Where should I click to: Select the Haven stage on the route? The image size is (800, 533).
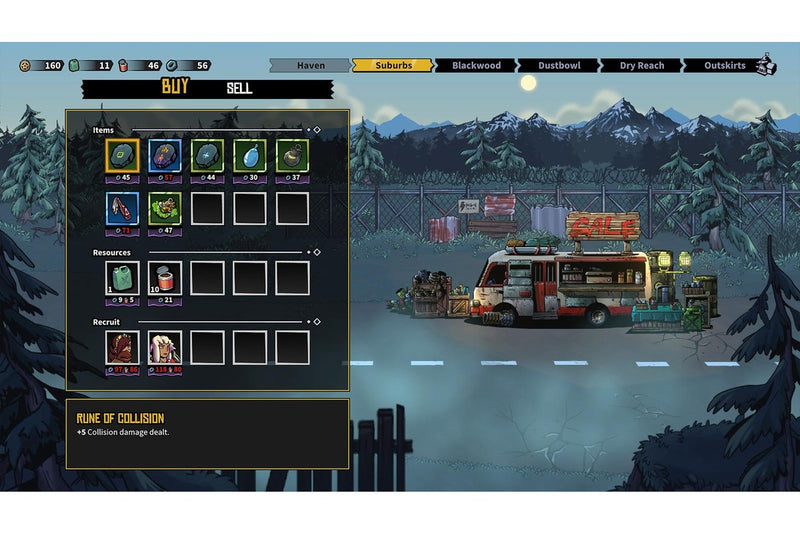[311, 66]
